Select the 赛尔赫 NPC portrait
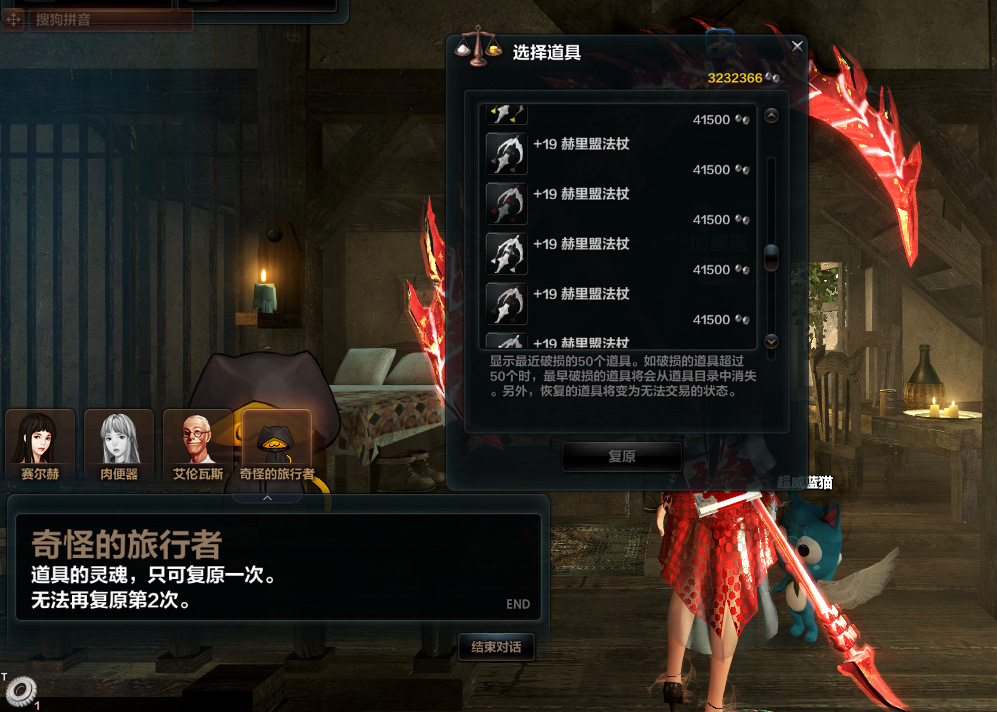This screenshot has height=712, width=997. click(x=40, y=445)
